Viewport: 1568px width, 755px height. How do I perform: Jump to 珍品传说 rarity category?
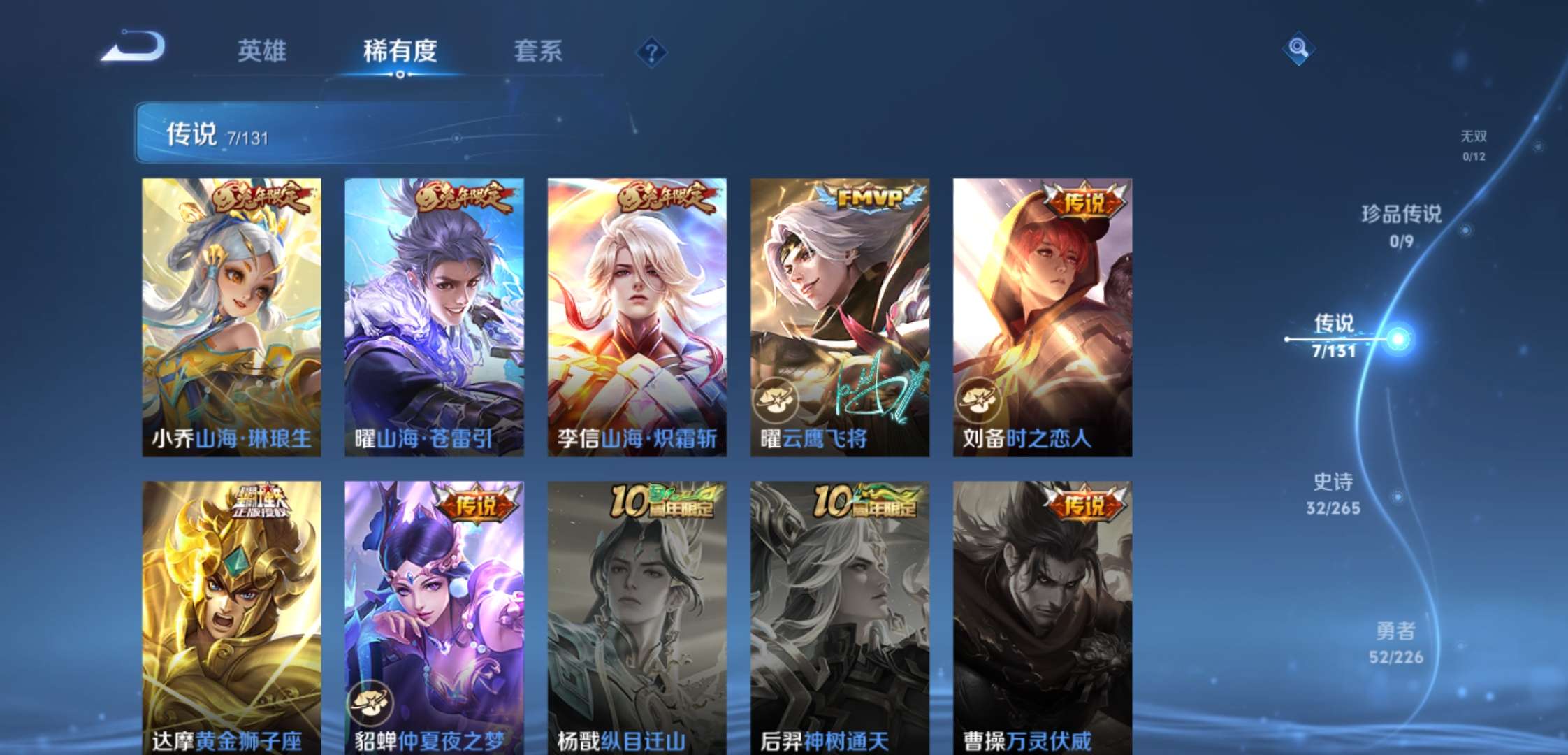(x=1401, y=225)
